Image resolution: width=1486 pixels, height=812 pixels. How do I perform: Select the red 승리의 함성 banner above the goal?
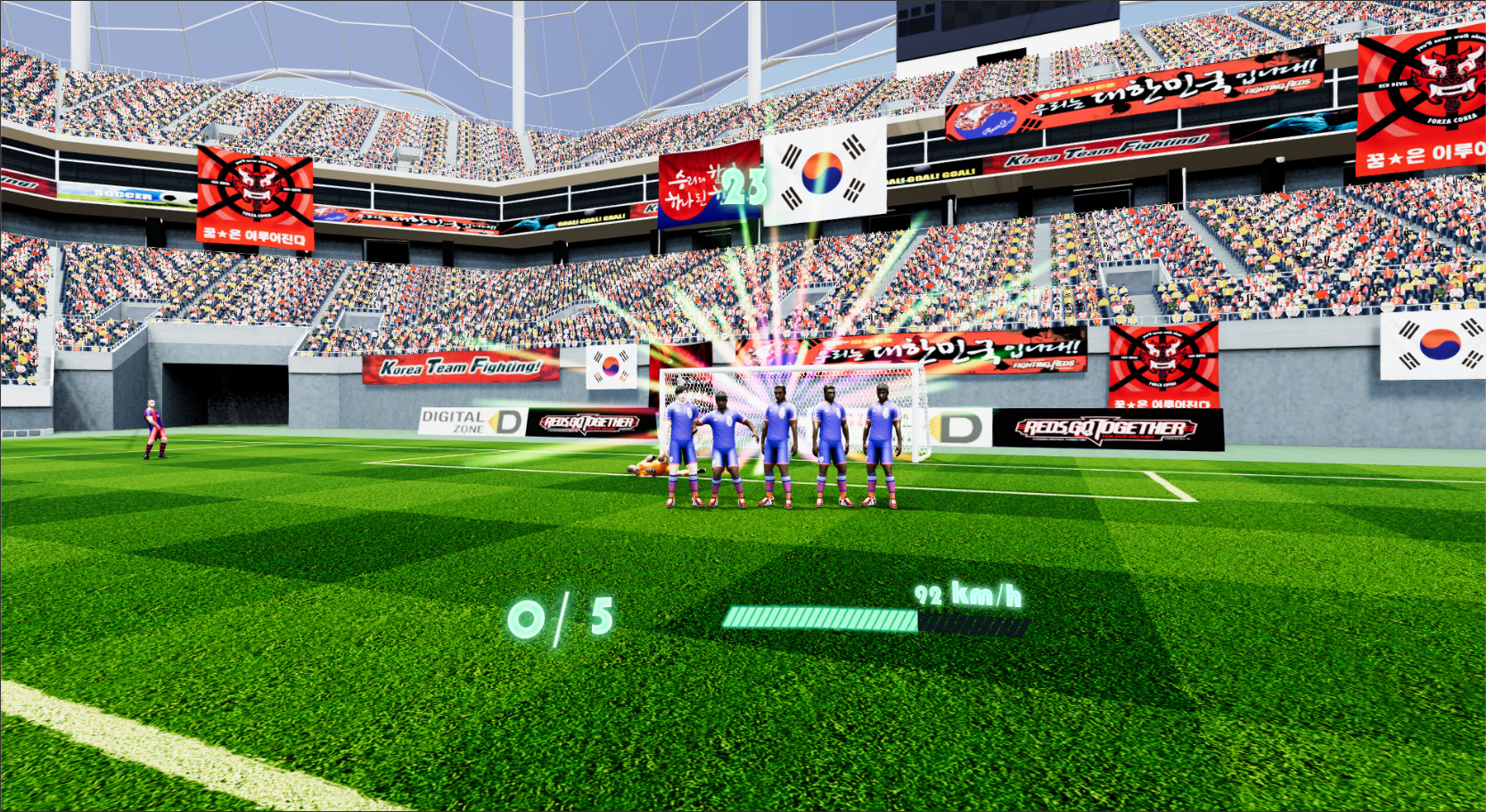(694, 187)
